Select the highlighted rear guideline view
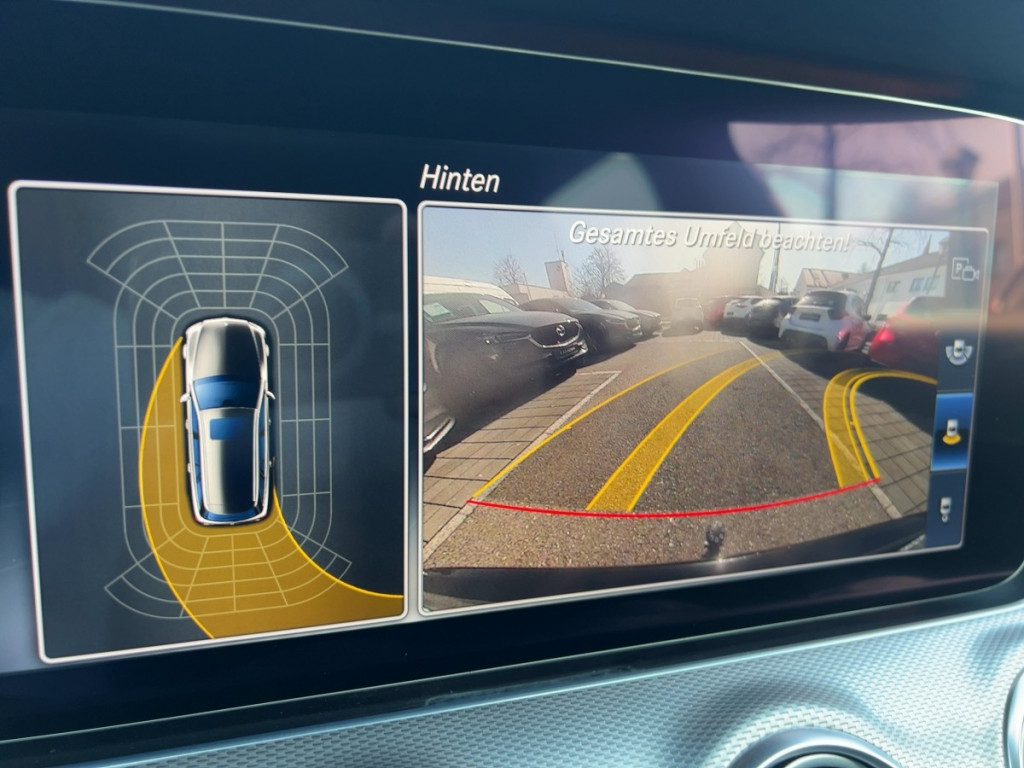This screenshot has width=1024, height=768. 952,430
